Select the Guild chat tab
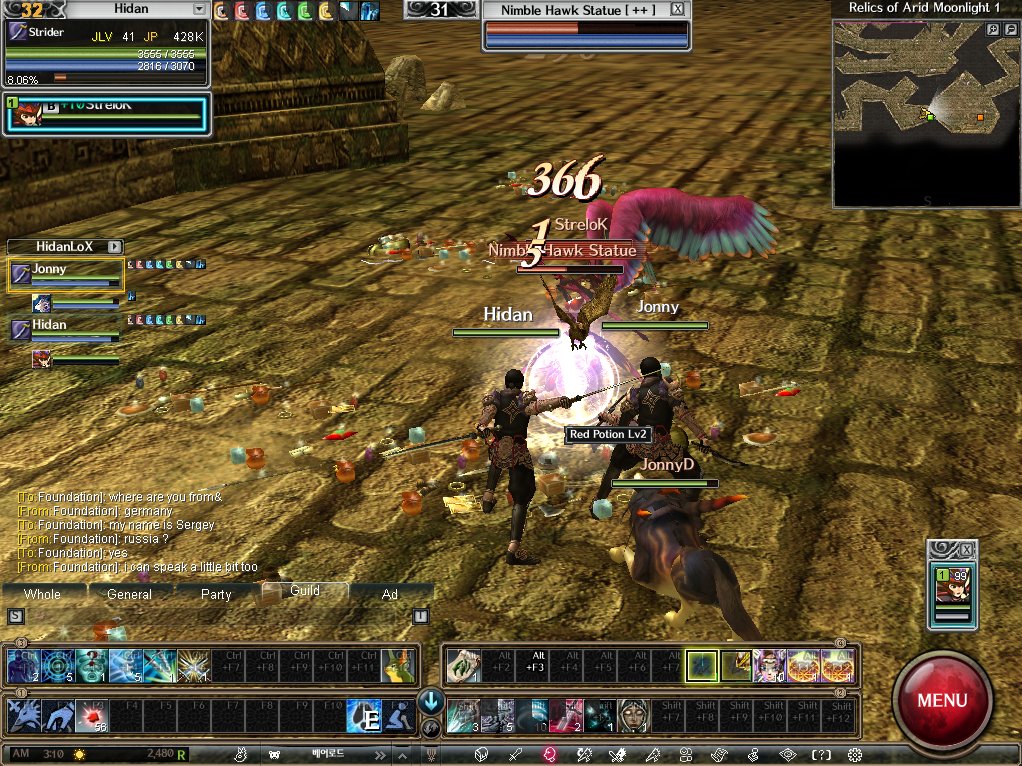 pyautogui.click(x=304, y=591)
